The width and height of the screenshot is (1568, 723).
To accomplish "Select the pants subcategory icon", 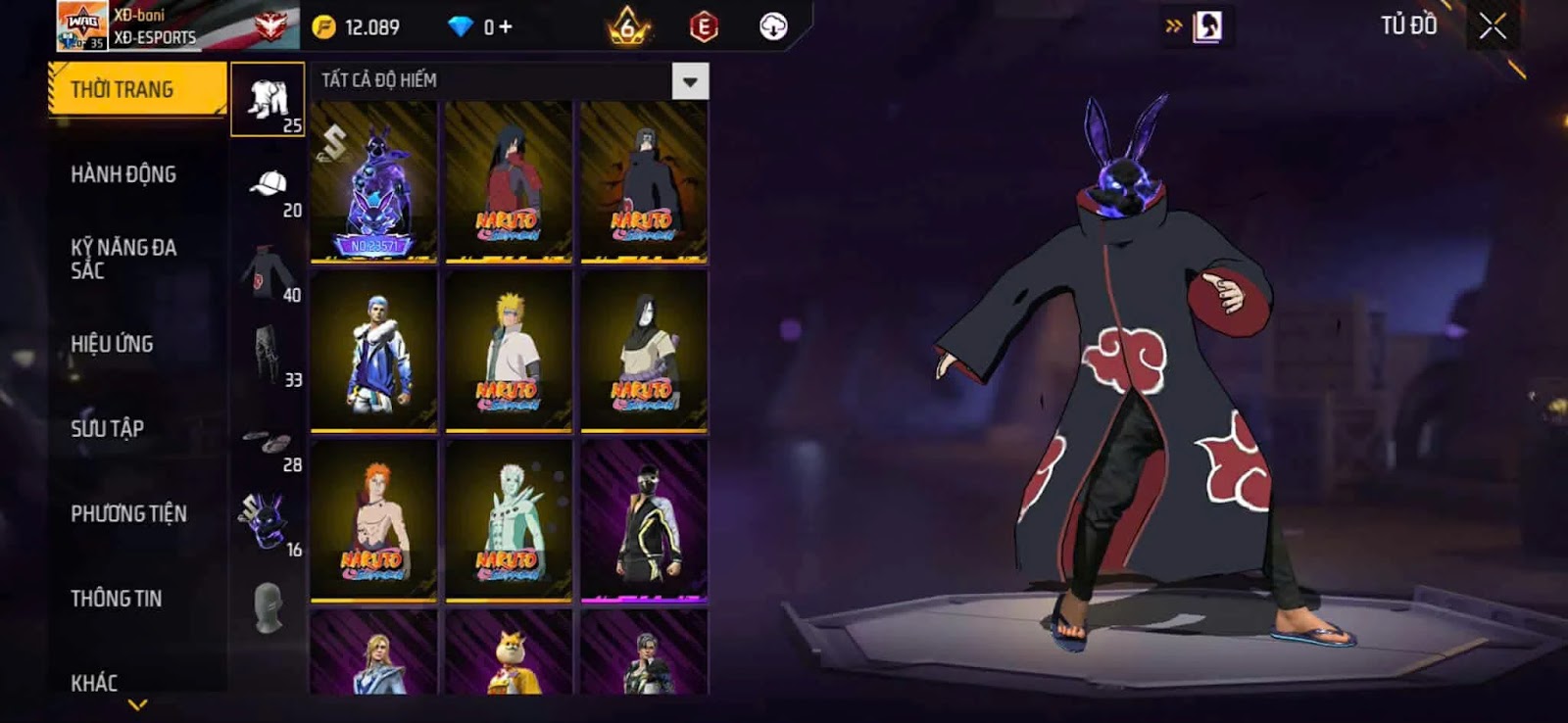I will pos(268,354).
